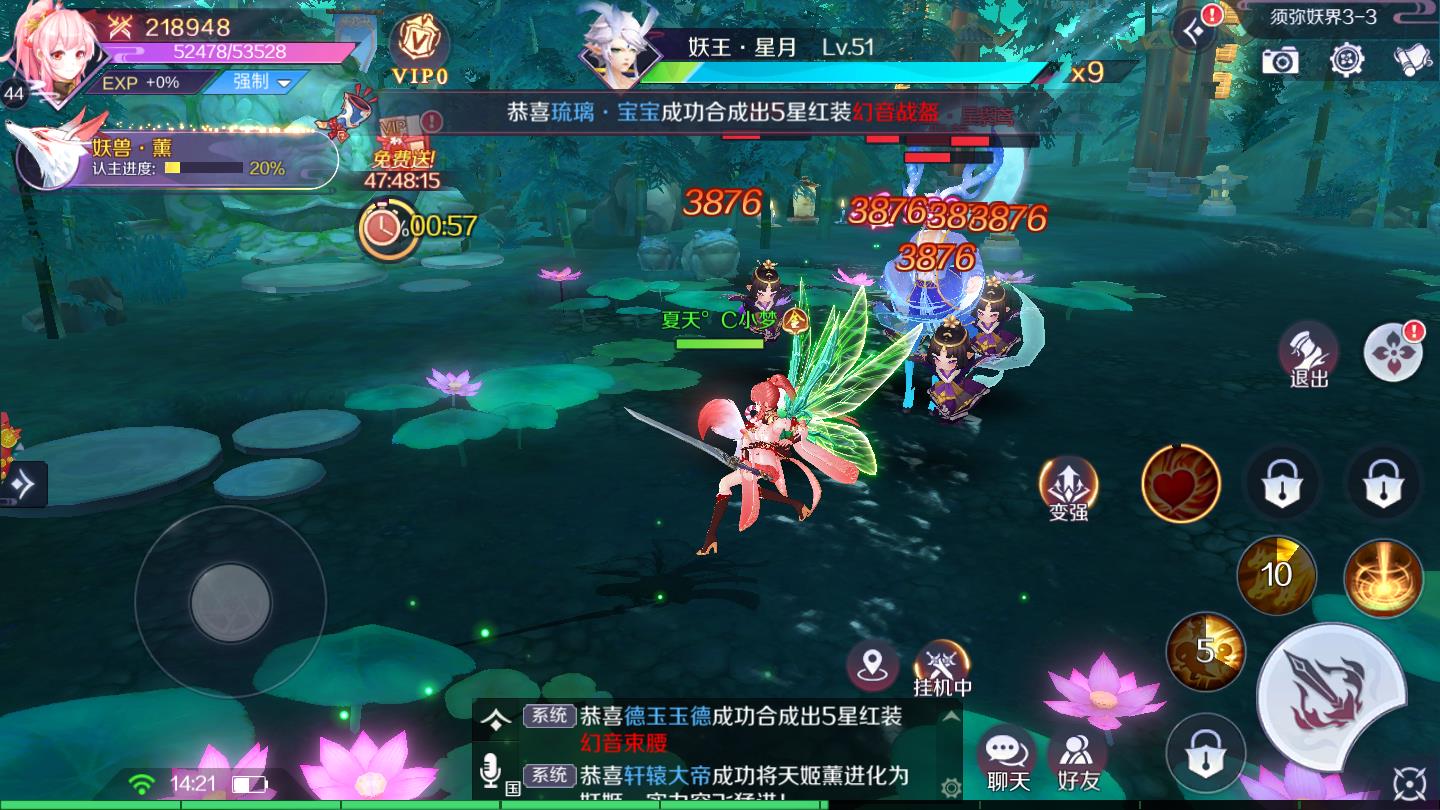
Task: Open the map location pin
Action: click(872, 664)
